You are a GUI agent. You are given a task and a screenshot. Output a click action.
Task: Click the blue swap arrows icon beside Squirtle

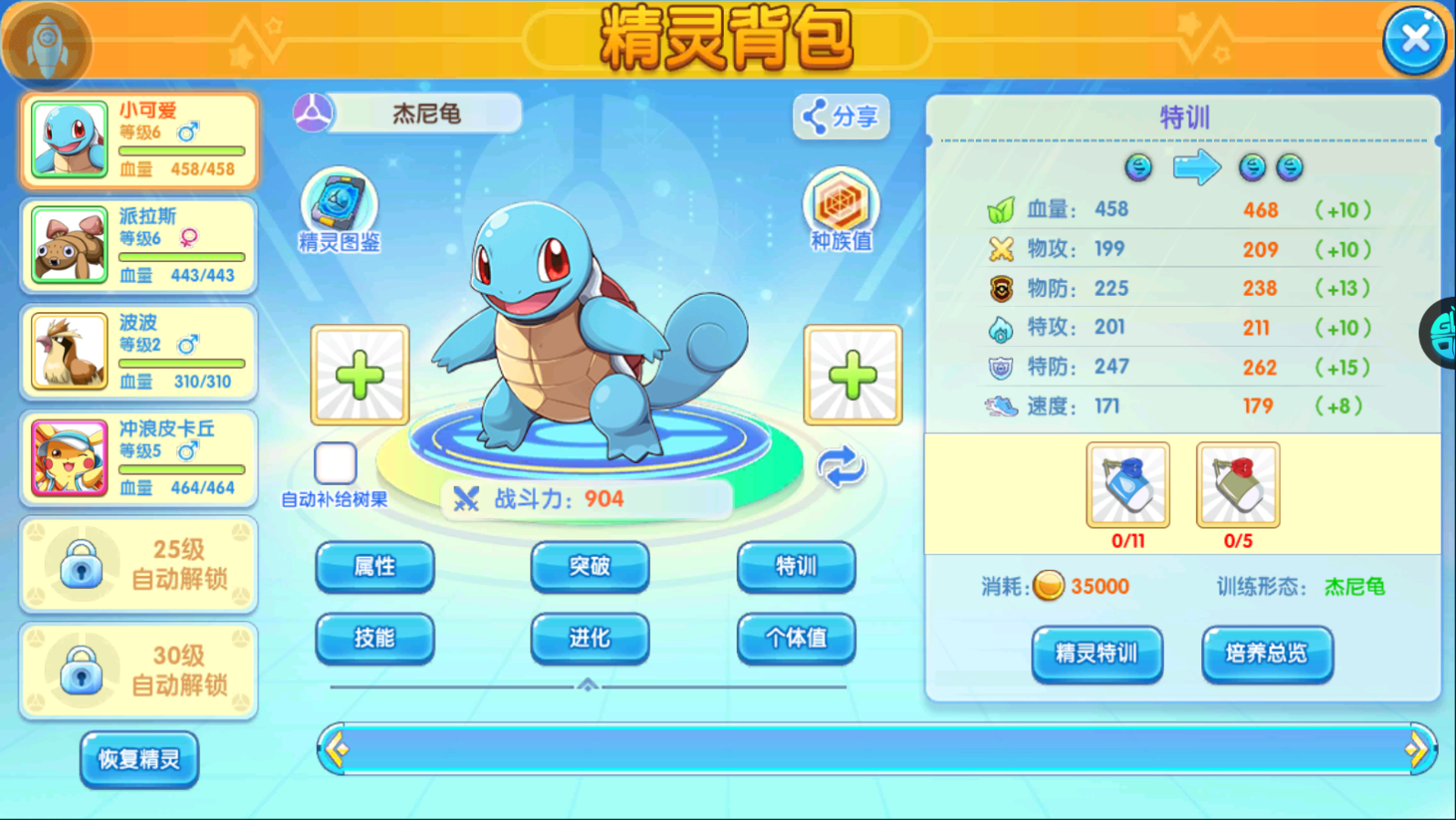click(x=839, y=469)
